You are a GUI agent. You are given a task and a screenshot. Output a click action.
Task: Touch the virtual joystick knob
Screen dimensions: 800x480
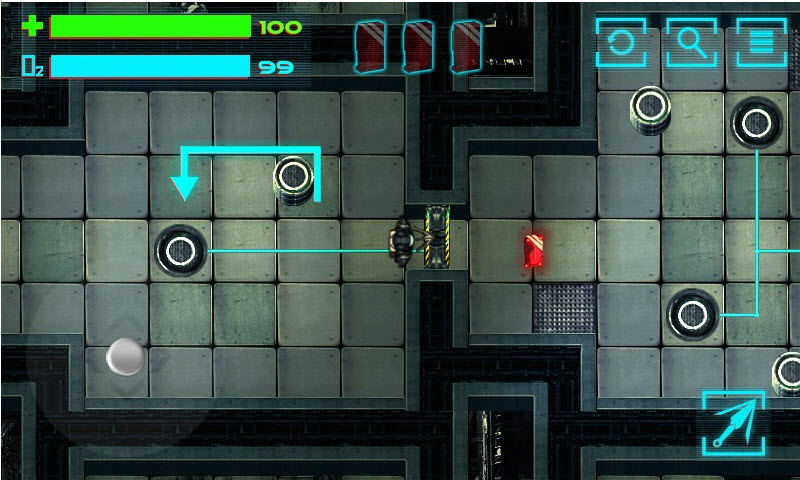126,356
